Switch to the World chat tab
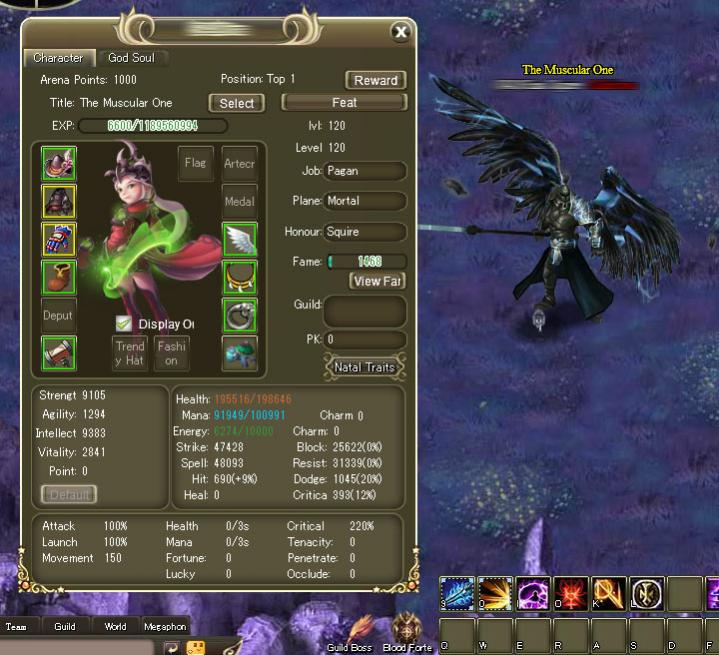This screenshot has width=719, height=655. click(x=115, y=627)
